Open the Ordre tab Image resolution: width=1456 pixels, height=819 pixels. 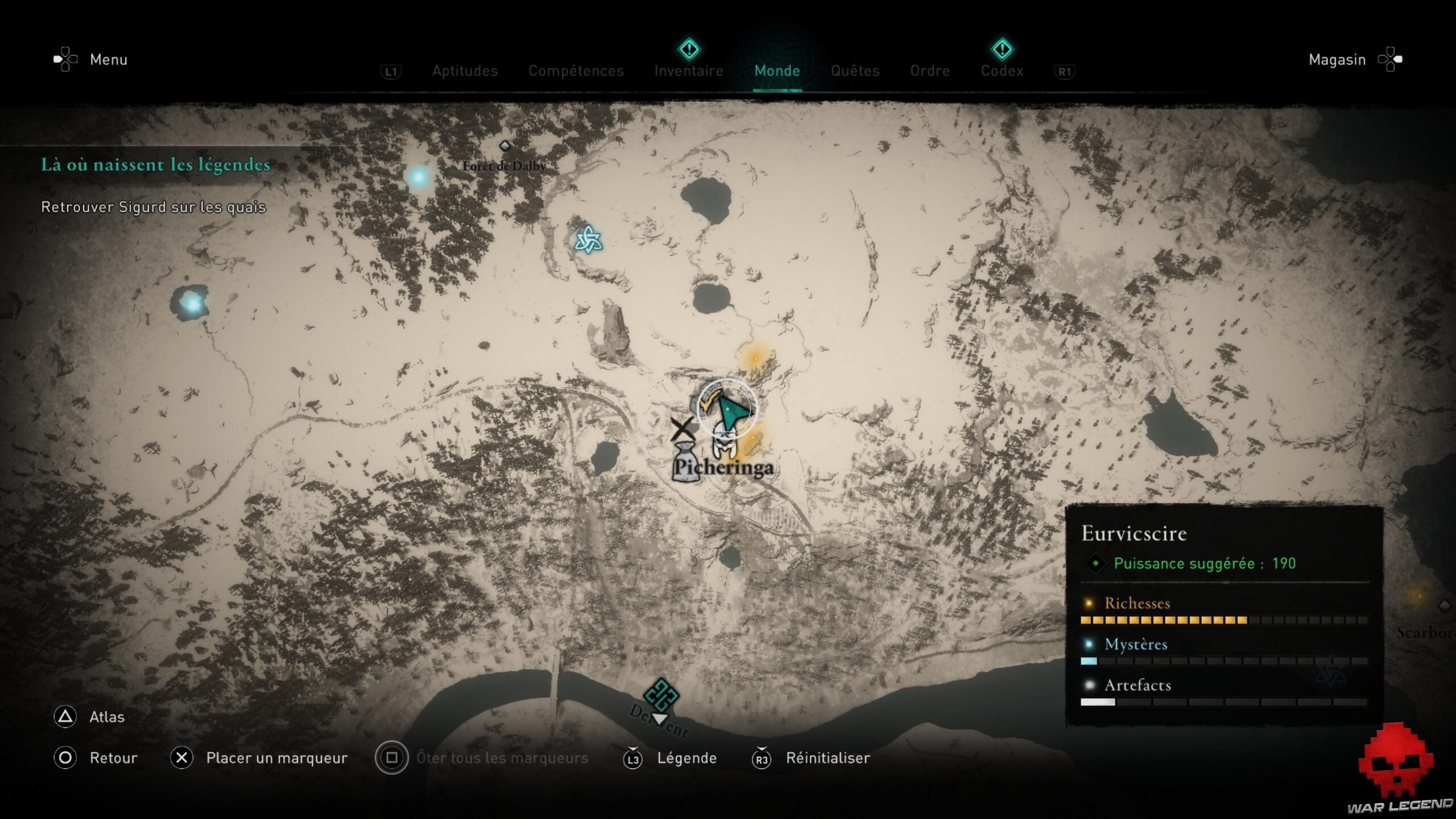[x=930, y=71]
